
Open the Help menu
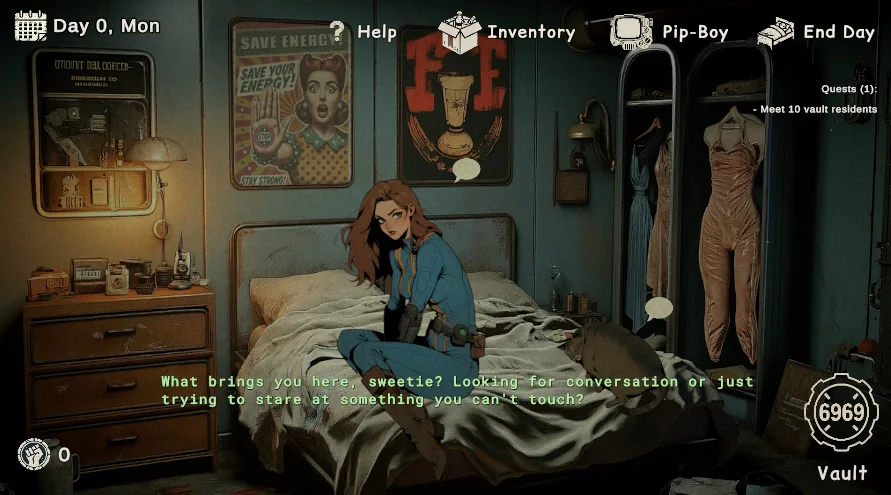[363, 32]
